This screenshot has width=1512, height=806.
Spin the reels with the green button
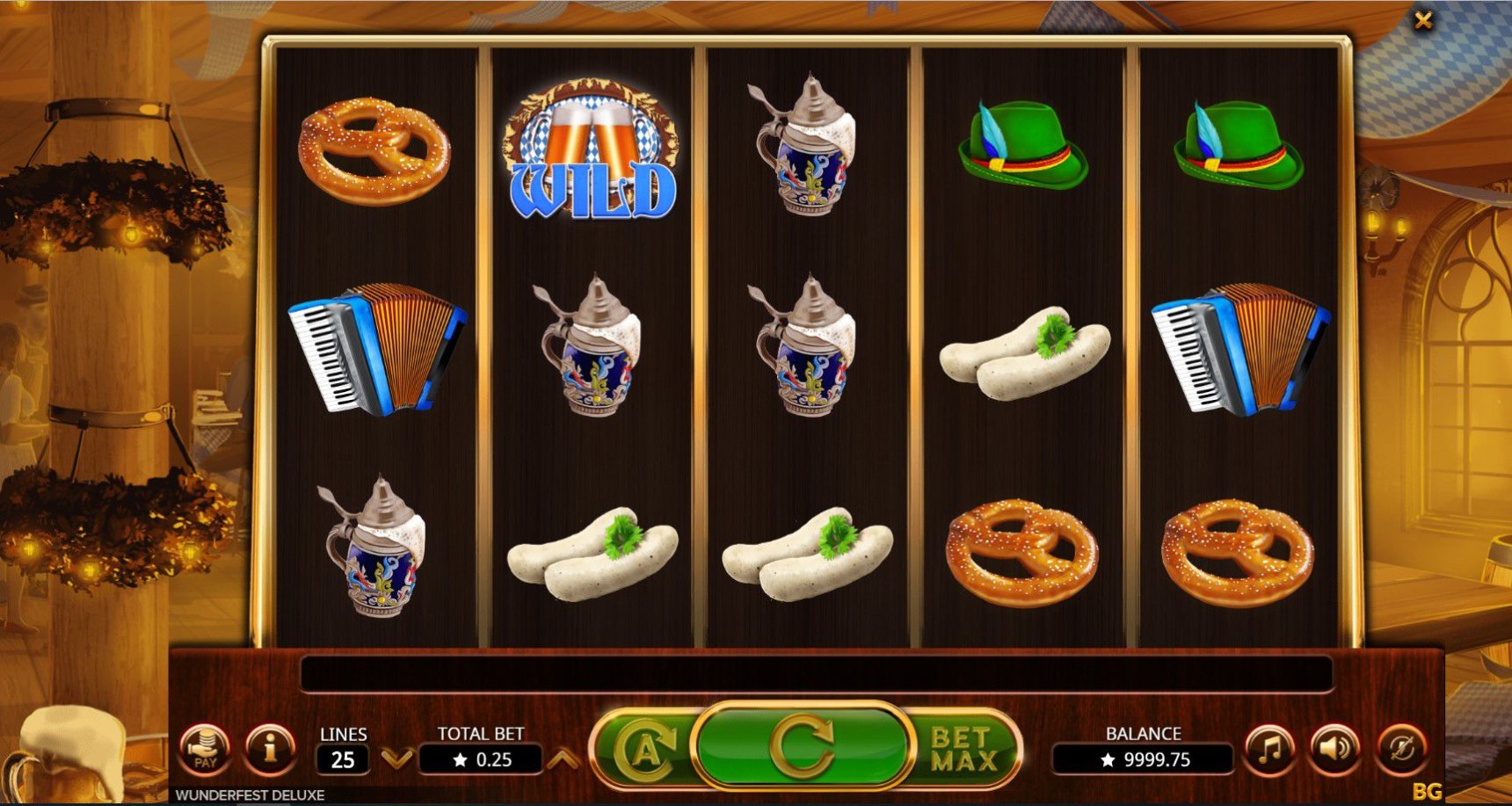click(x=801, y=747)
